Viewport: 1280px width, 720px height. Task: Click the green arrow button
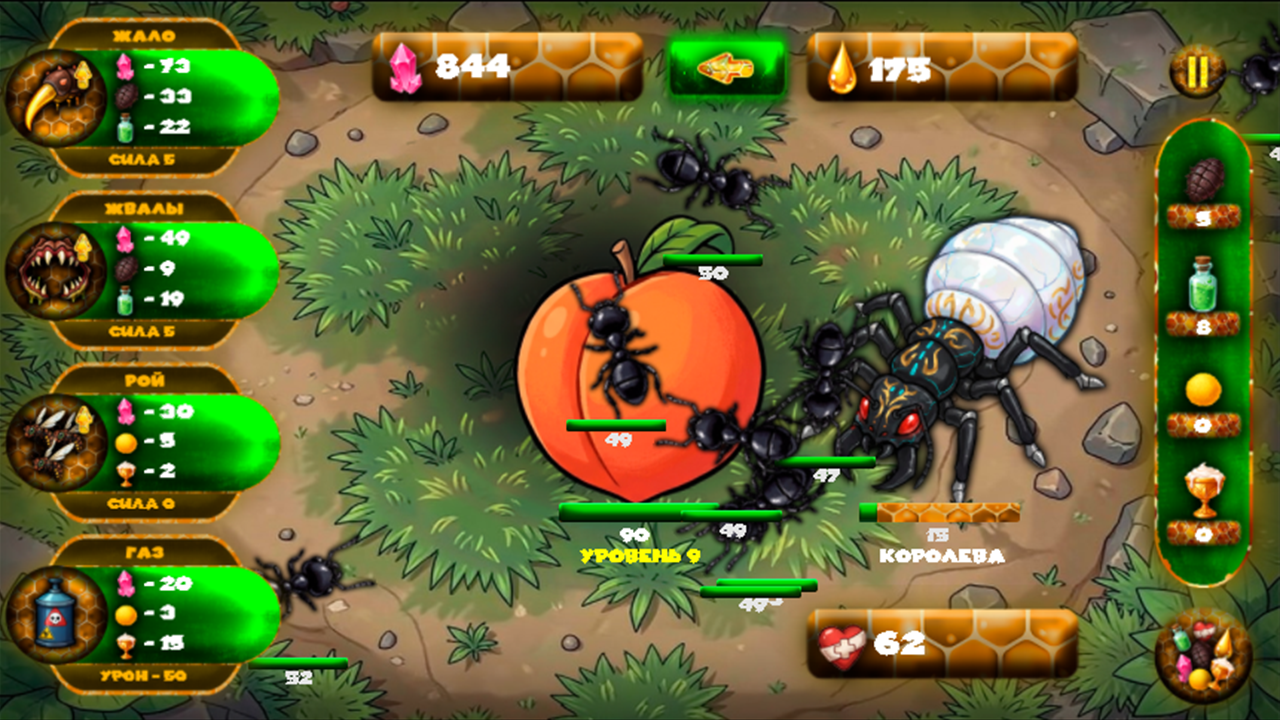point(726,68)
